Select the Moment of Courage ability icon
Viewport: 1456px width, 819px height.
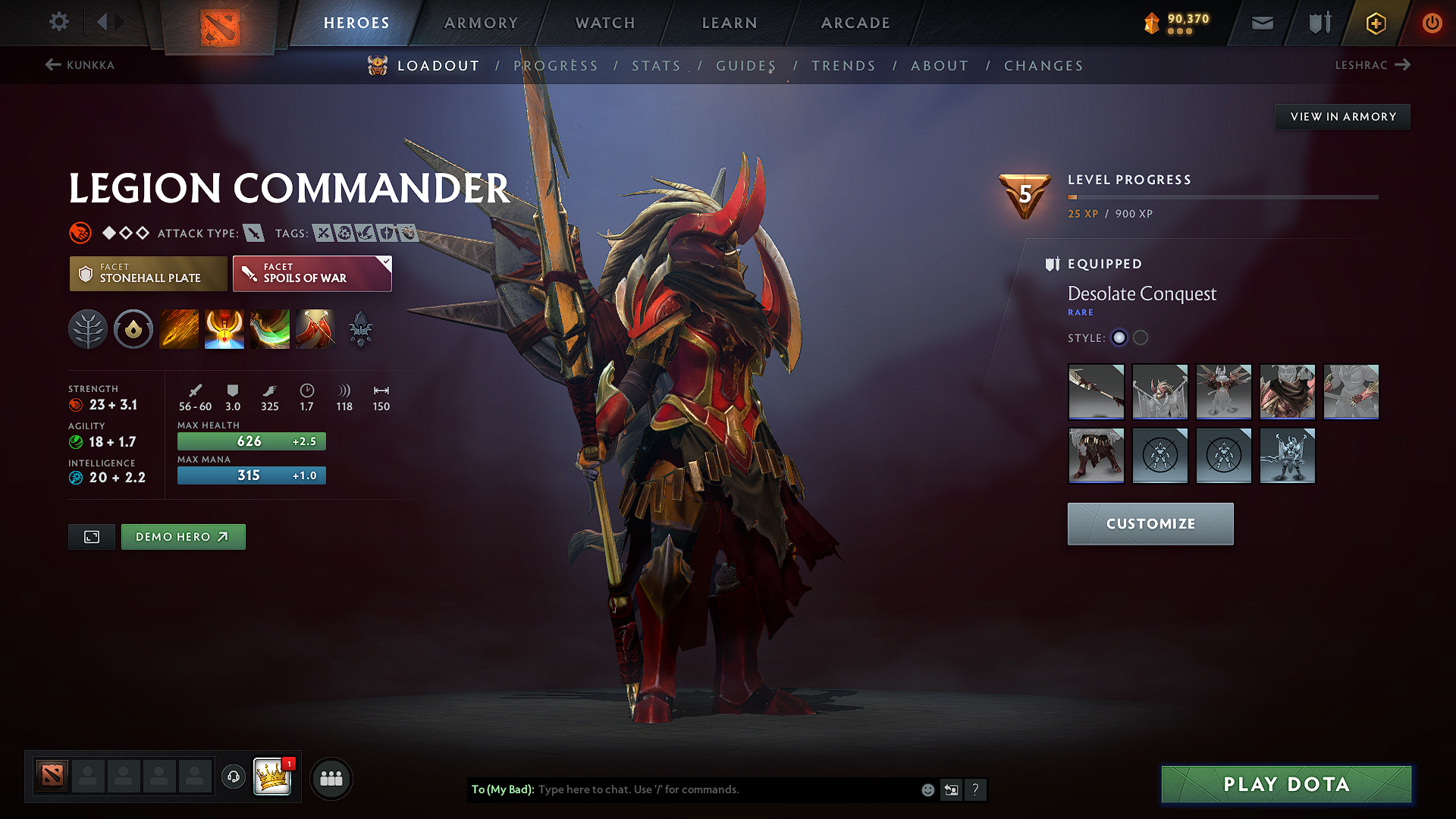[270, 329]
